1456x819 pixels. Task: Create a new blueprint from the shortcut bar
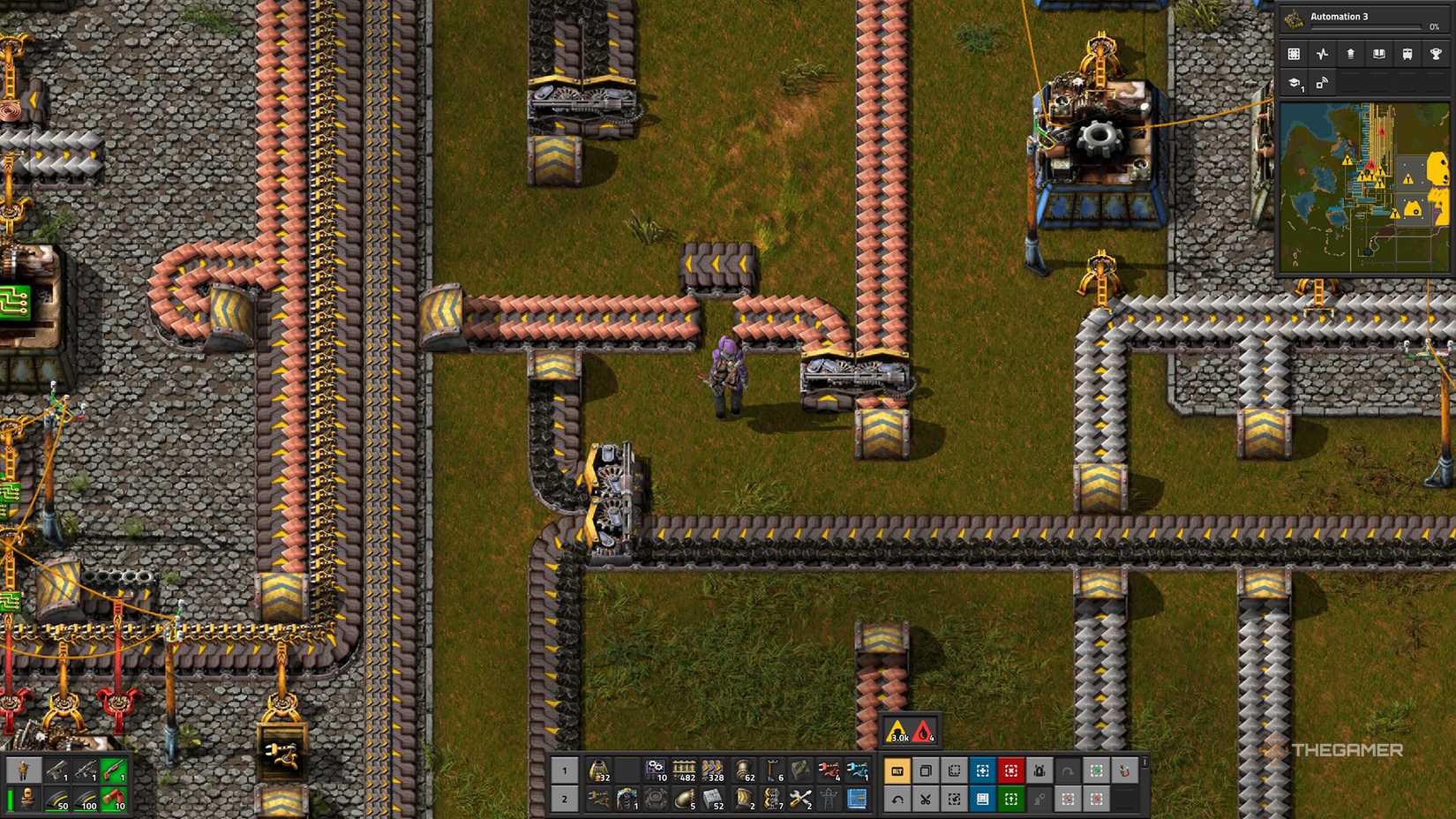pyautogui.click(x=982, y=770)
